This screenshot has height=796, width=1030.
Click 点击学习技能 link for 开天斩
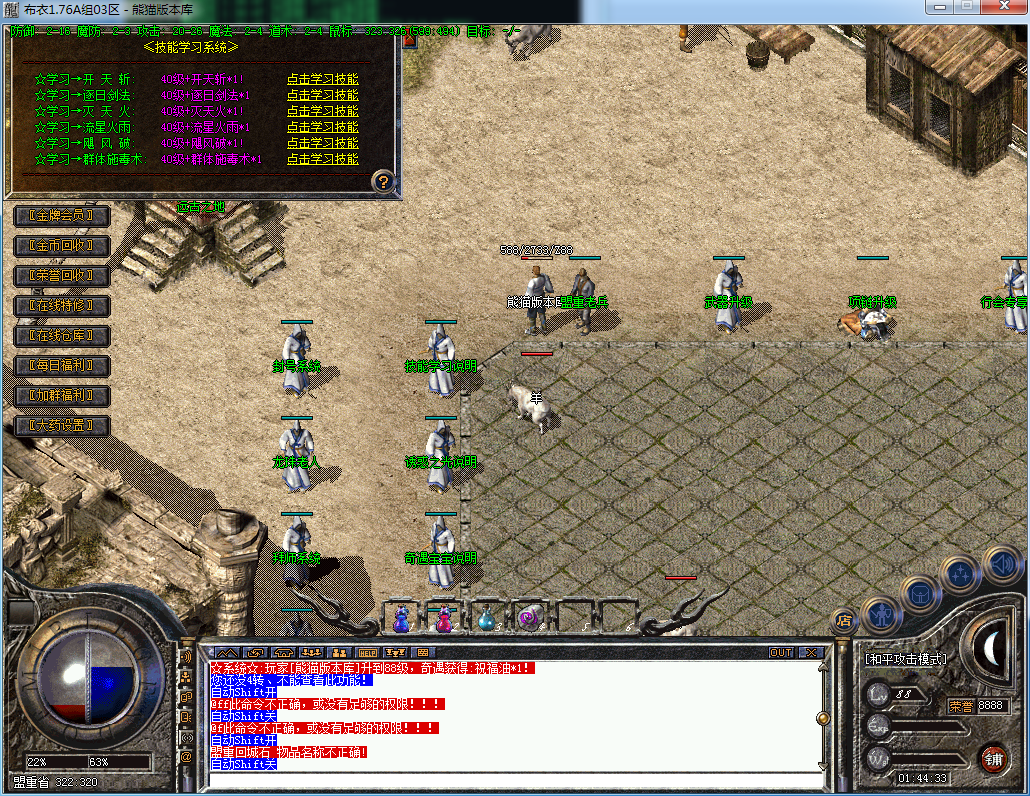(322, 79)
